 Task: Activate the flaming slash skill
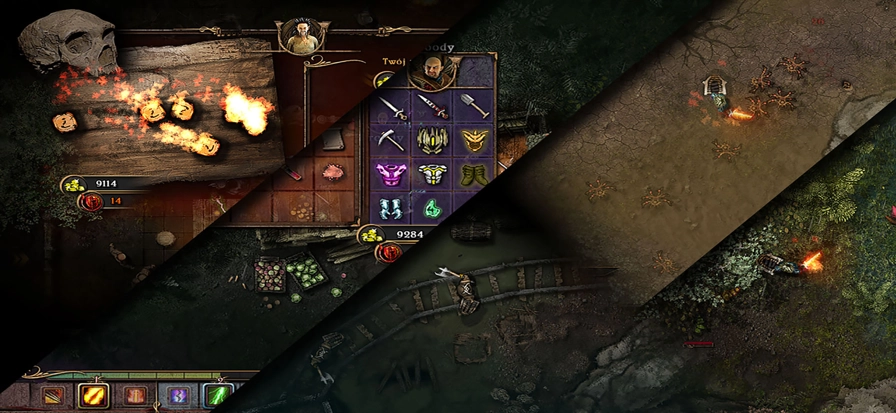[94, 397]
